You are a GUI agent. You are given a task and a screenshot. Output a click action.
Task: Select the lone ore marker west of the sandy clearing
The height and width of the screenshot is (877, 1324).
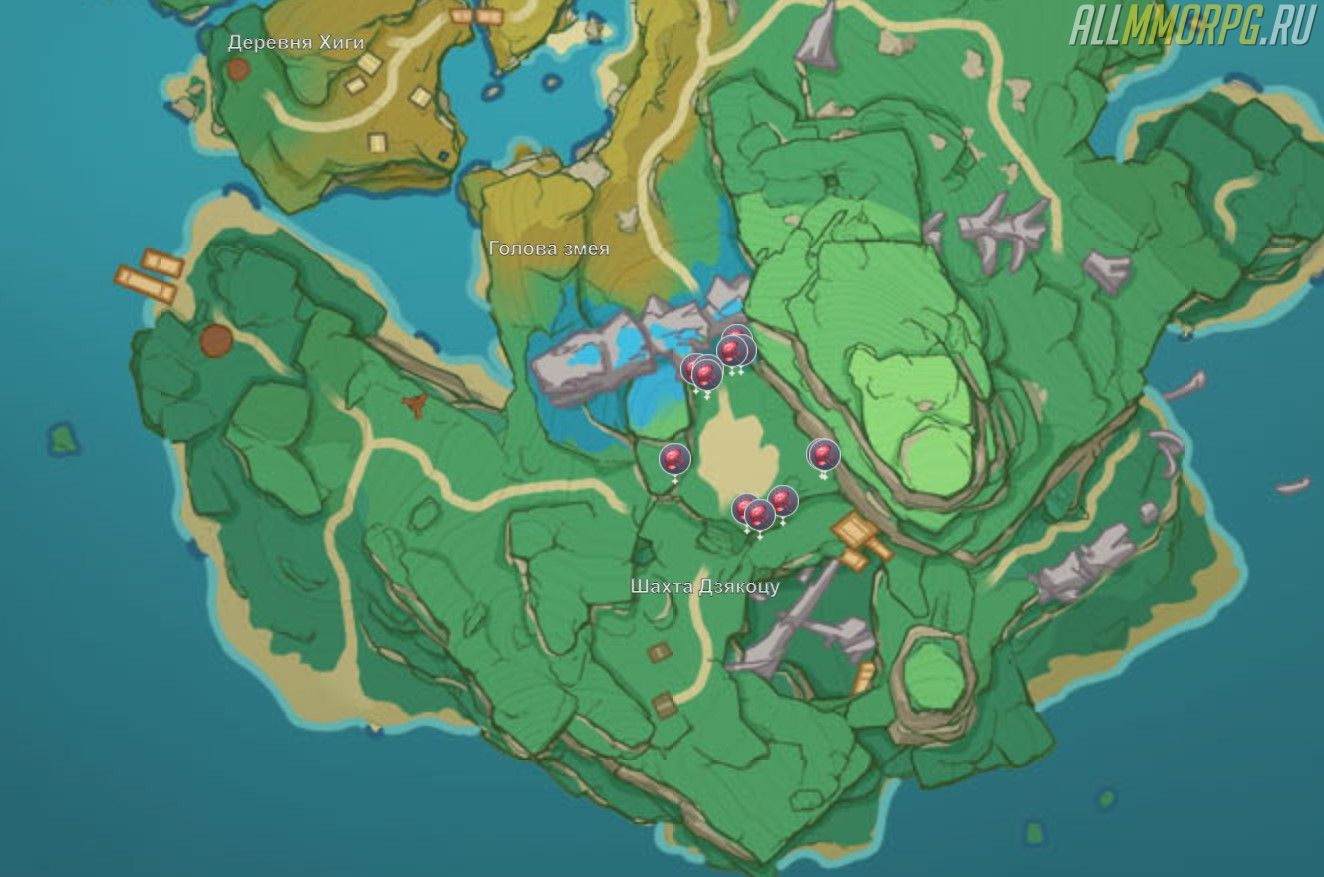pos(675,460)
